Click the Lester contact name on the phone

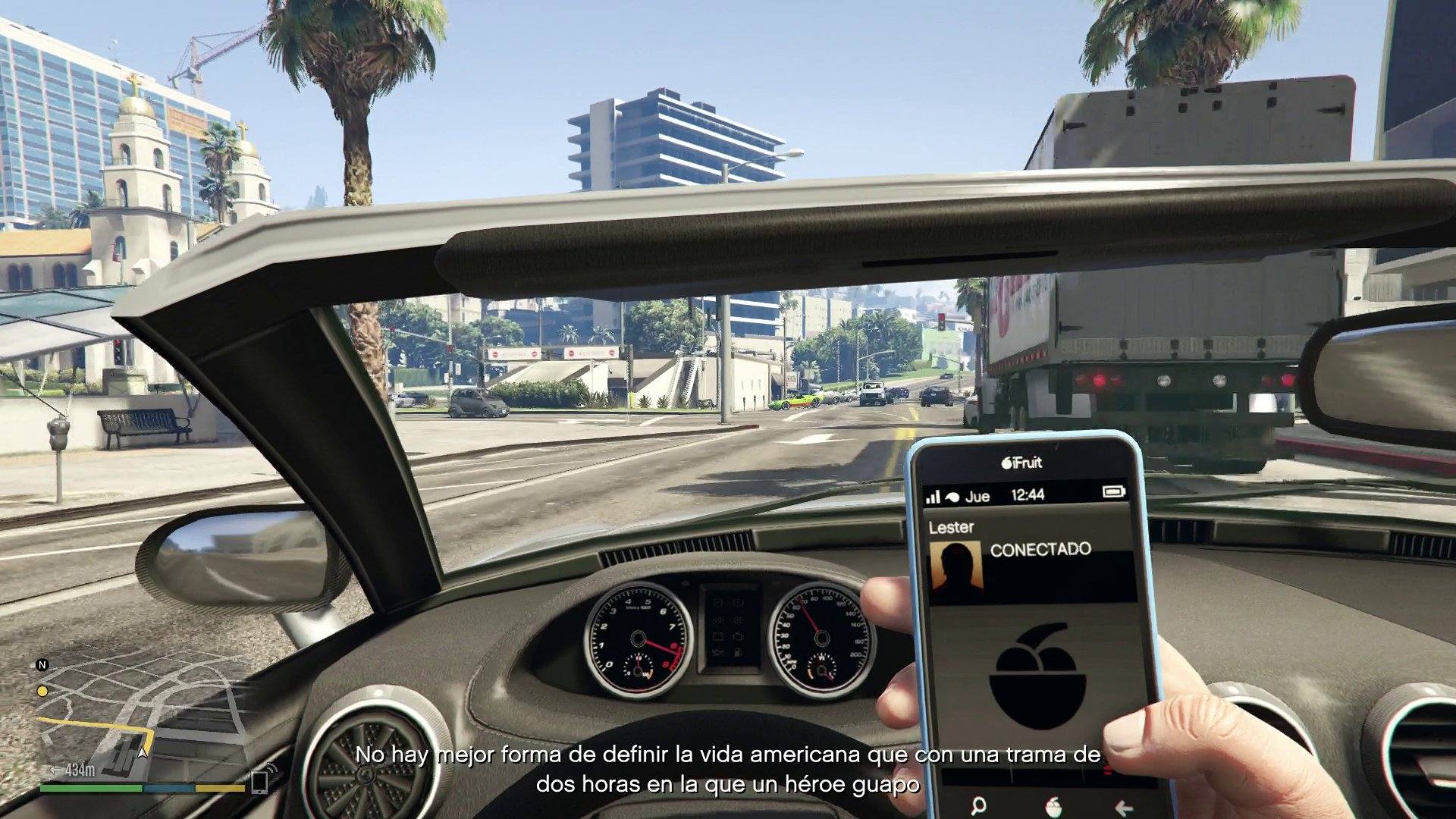(952, 526)
